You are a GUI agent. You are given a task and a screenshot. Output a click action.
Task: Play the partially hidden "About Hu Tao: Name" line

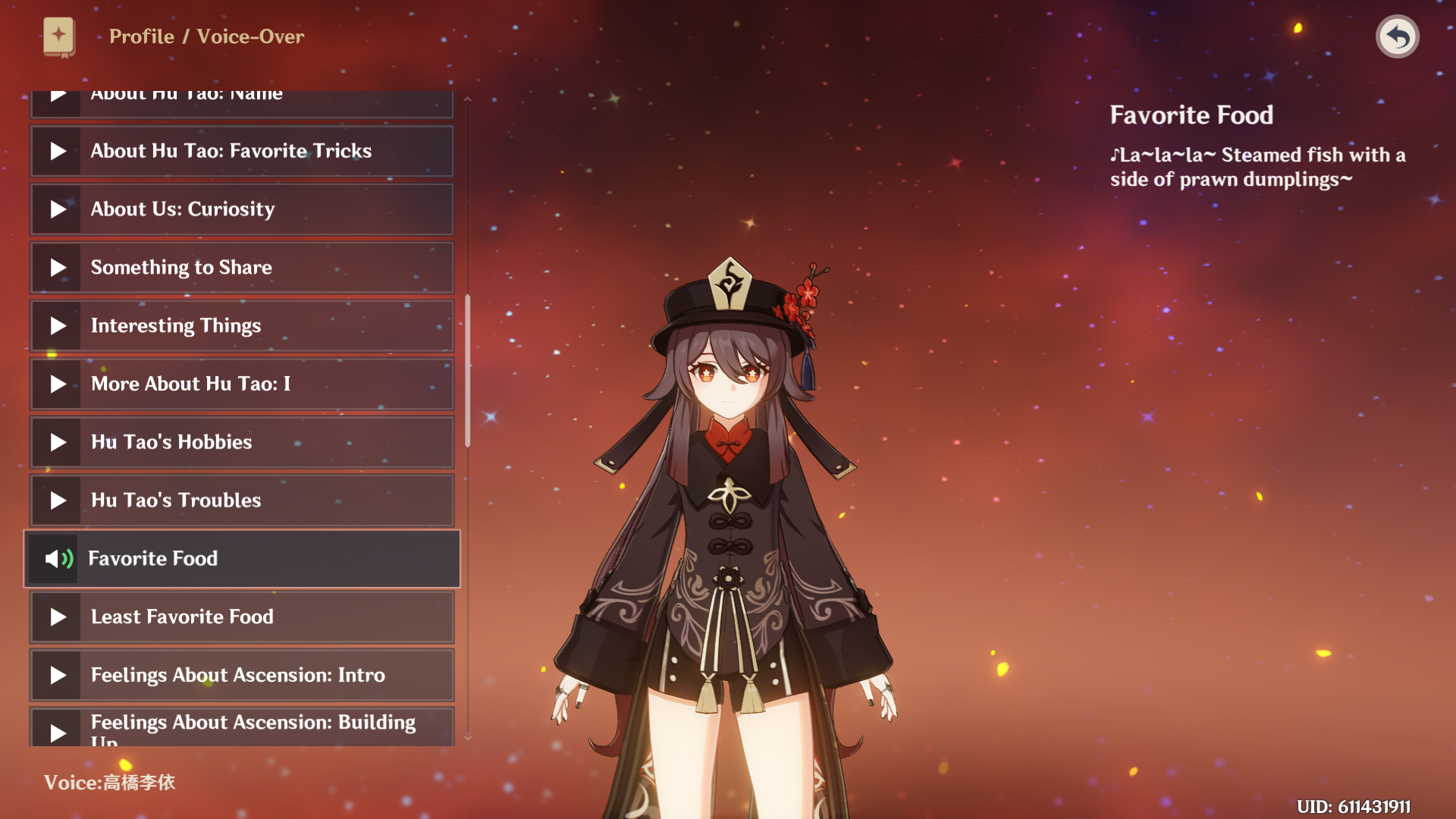coord(241,102)
